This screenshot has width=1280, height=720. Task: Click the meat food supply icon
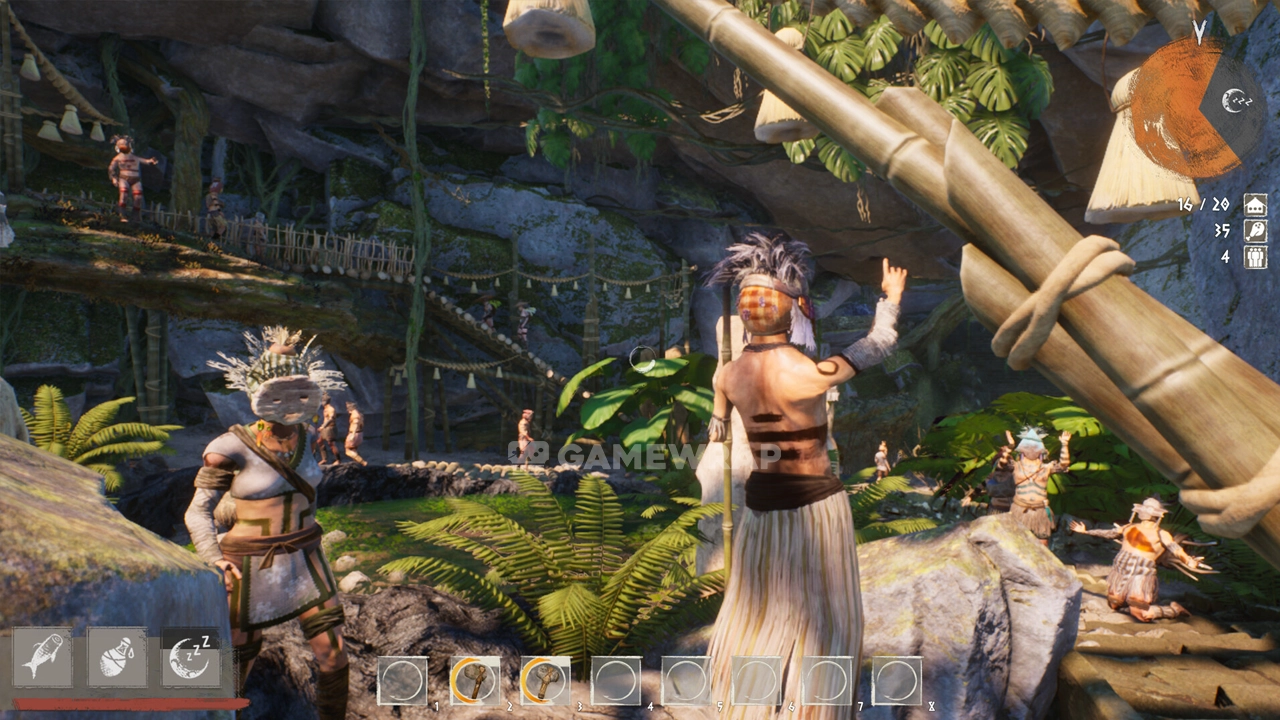click(x=1255, y=230)
